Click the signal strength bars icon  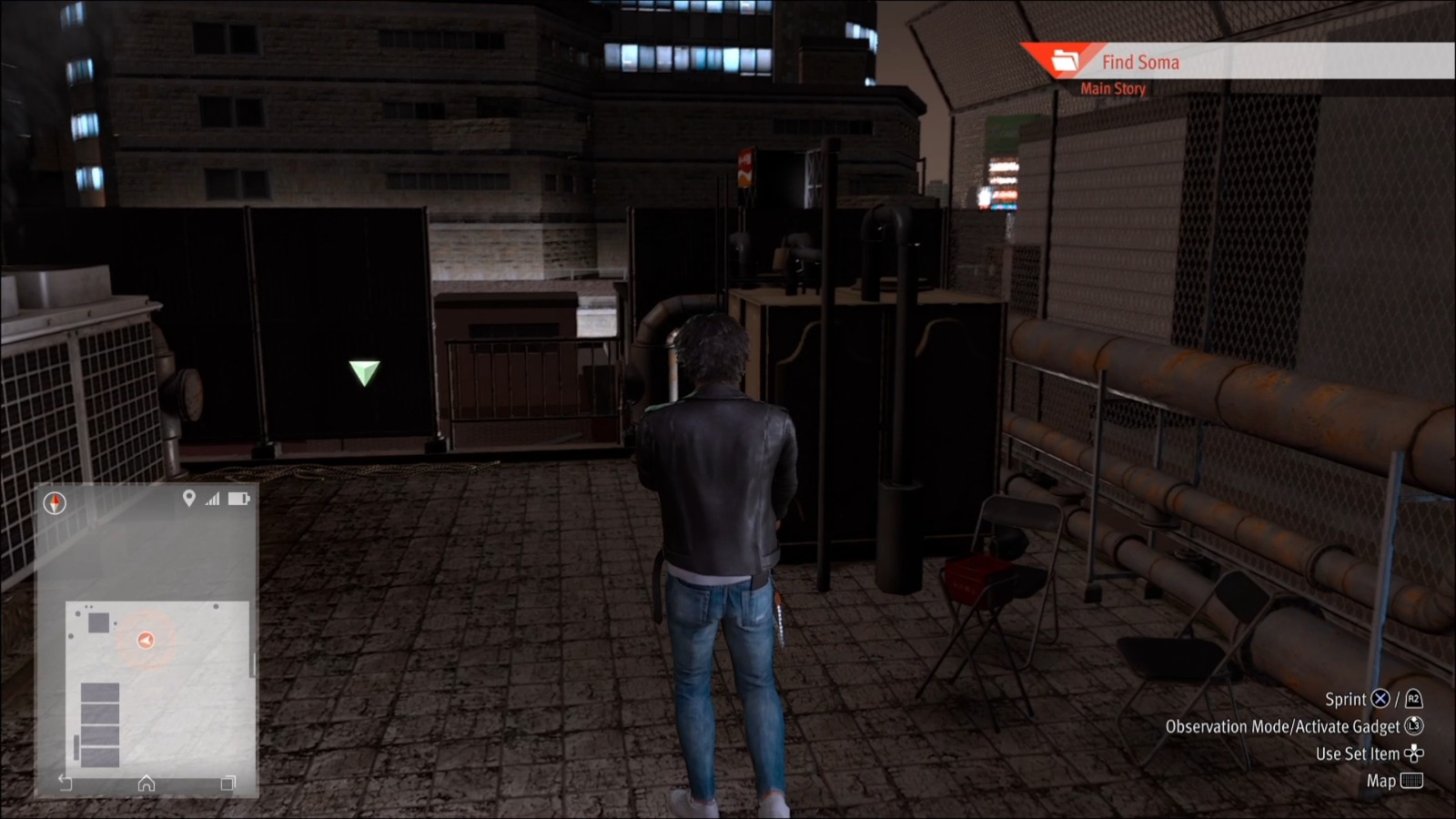click(x=212, y=498)
